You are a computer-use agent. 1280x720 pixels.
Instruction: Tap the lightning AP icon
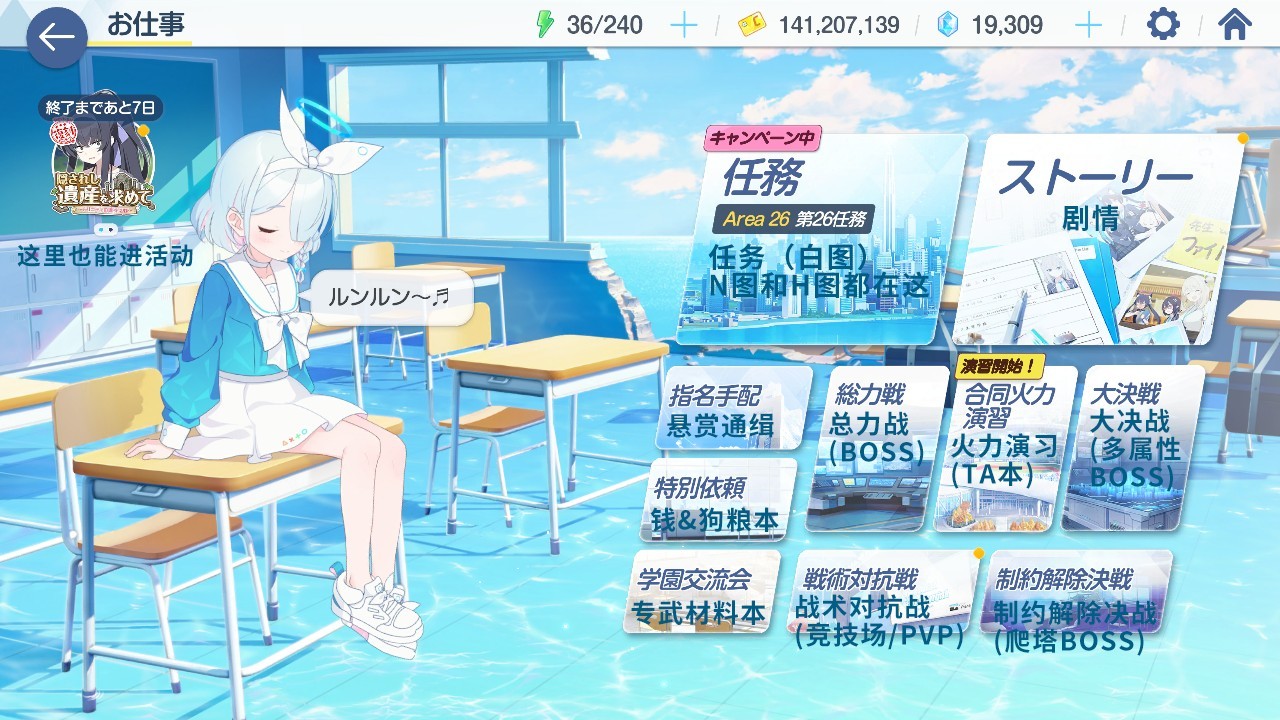(x=546, y=24)
